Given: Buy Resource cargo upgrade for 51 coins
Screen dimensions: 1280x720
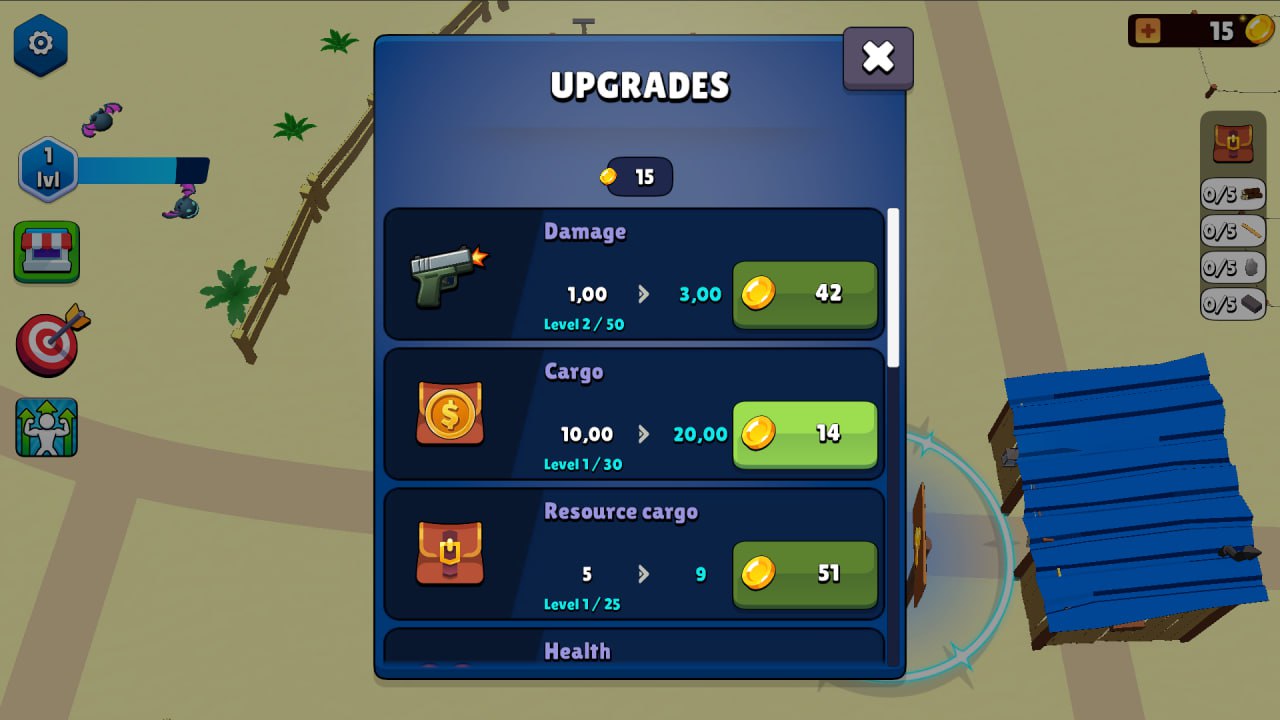Looking at the screenshot, I should (x=804, y=574).
